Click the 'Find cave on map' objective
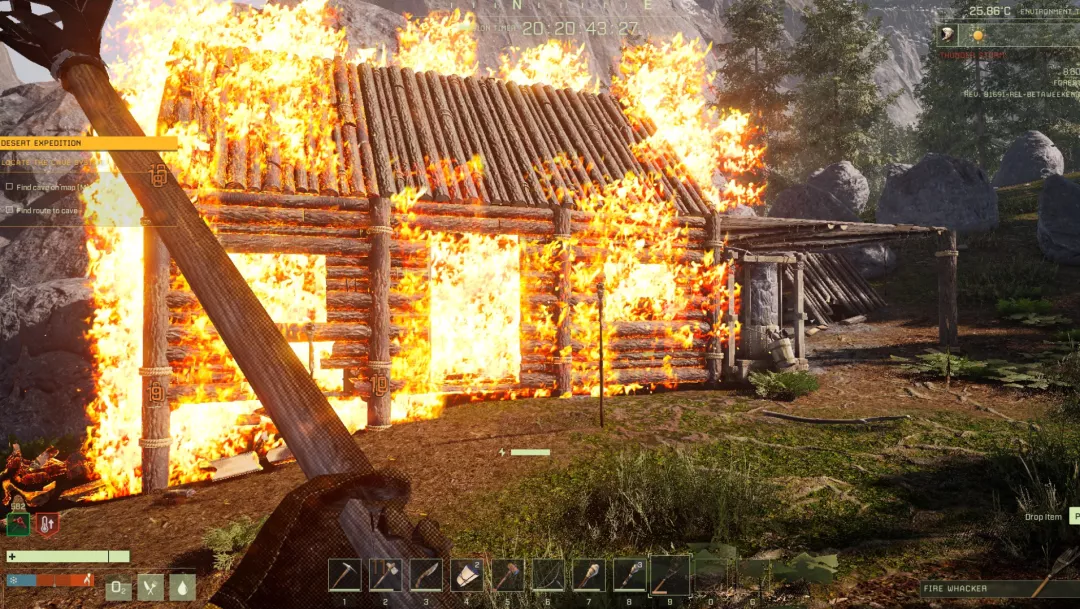This screenshot has height=609, width=1080. (x=50, y=187)
